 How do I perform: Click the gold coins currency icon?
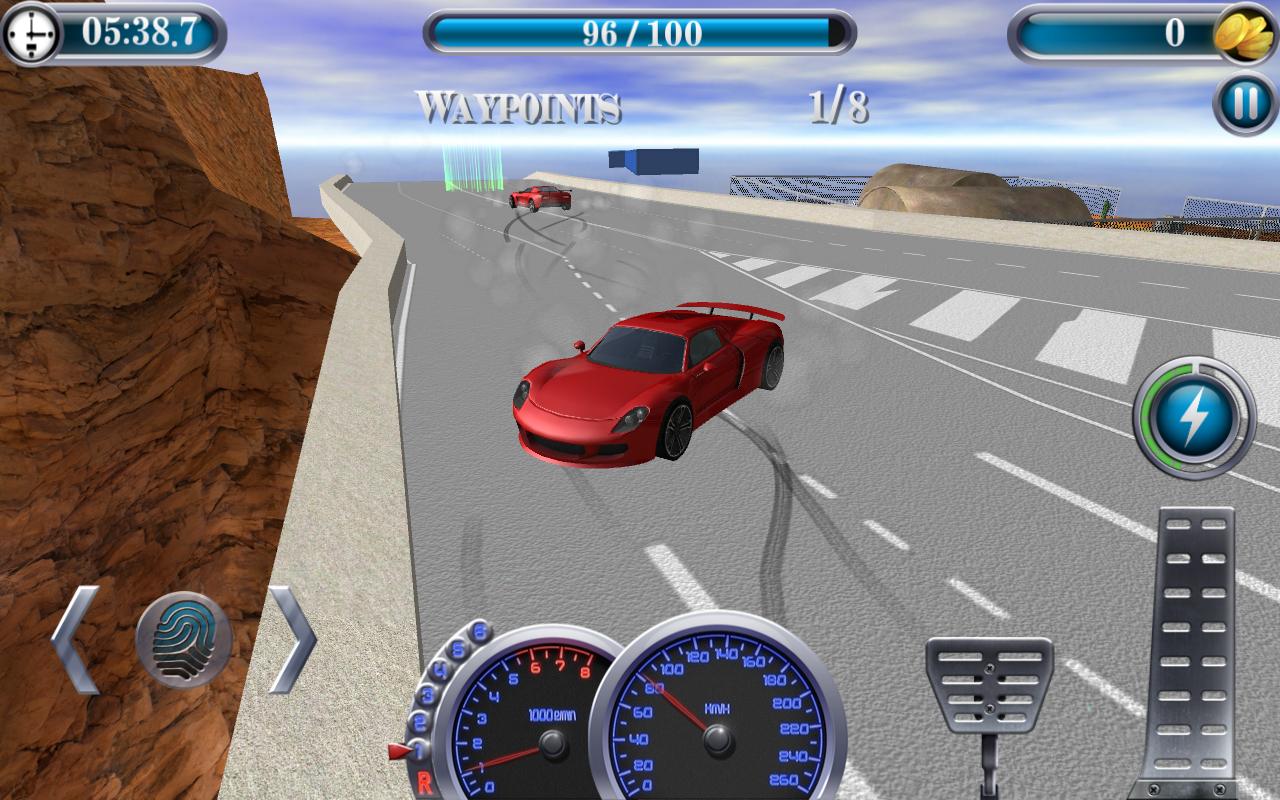1243,33
